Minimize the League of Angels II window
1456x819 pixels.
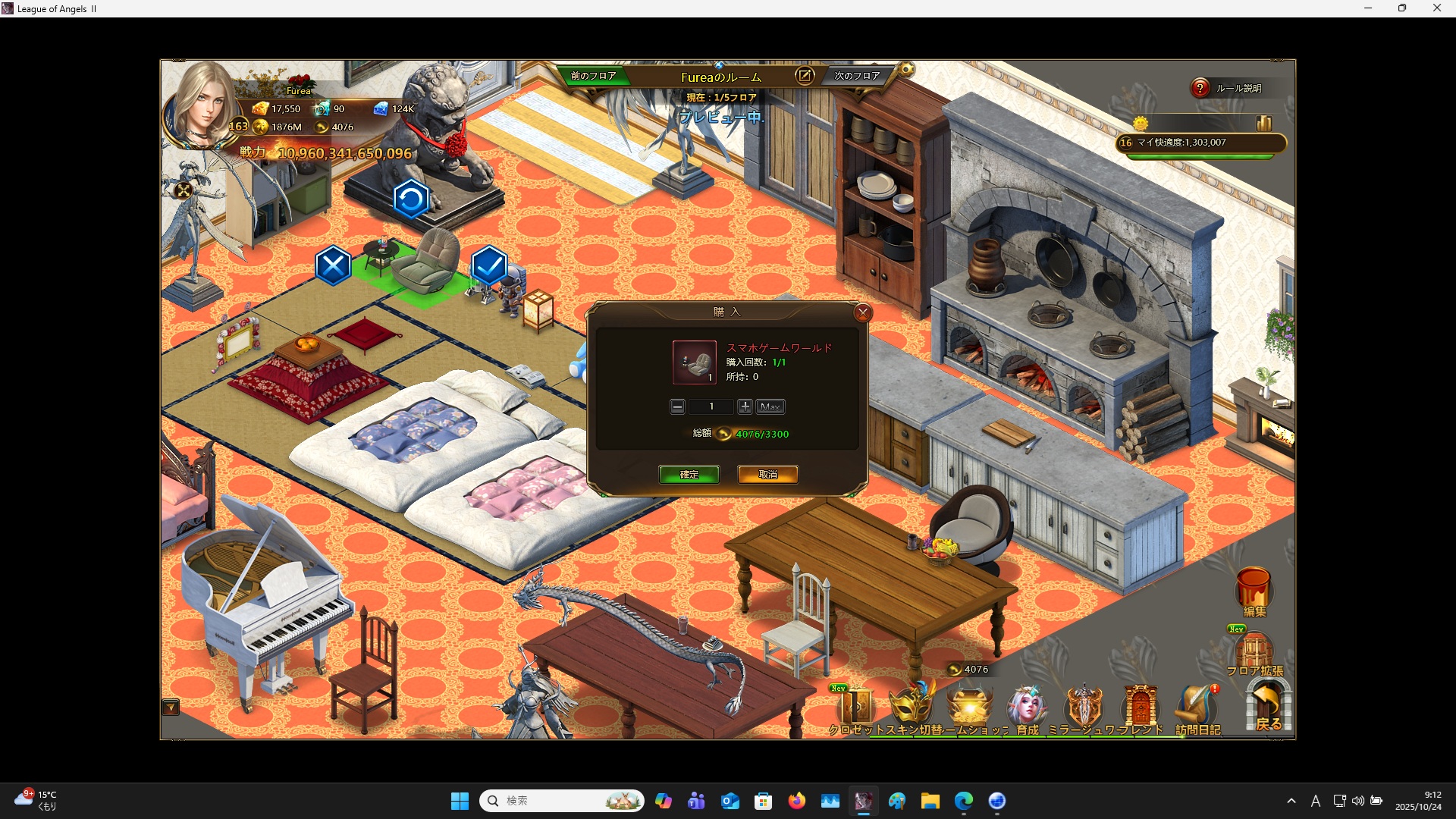click(x=1368, y=8)
